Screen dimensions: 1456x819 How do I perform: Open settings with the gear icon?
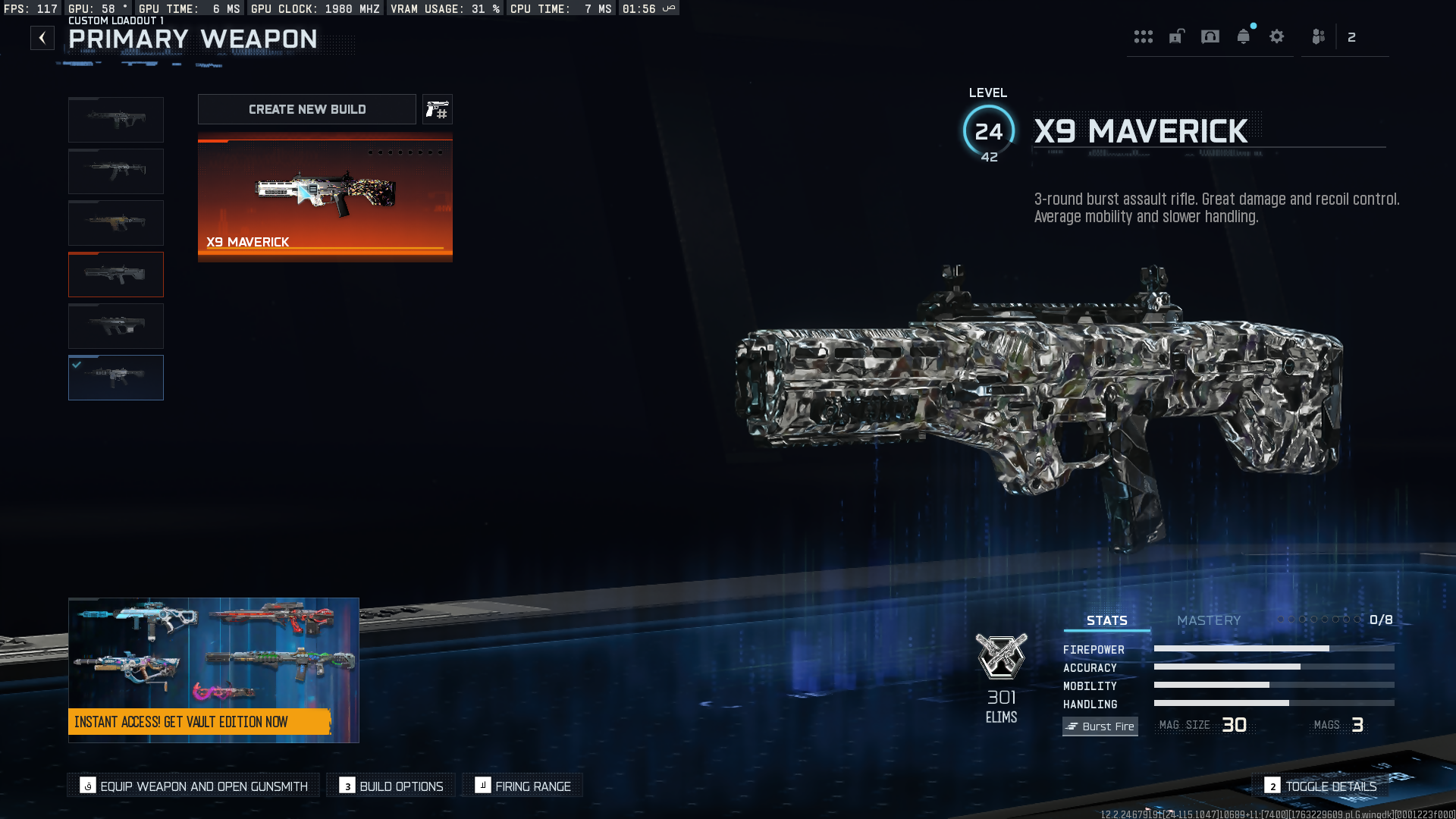(1277, 36)
